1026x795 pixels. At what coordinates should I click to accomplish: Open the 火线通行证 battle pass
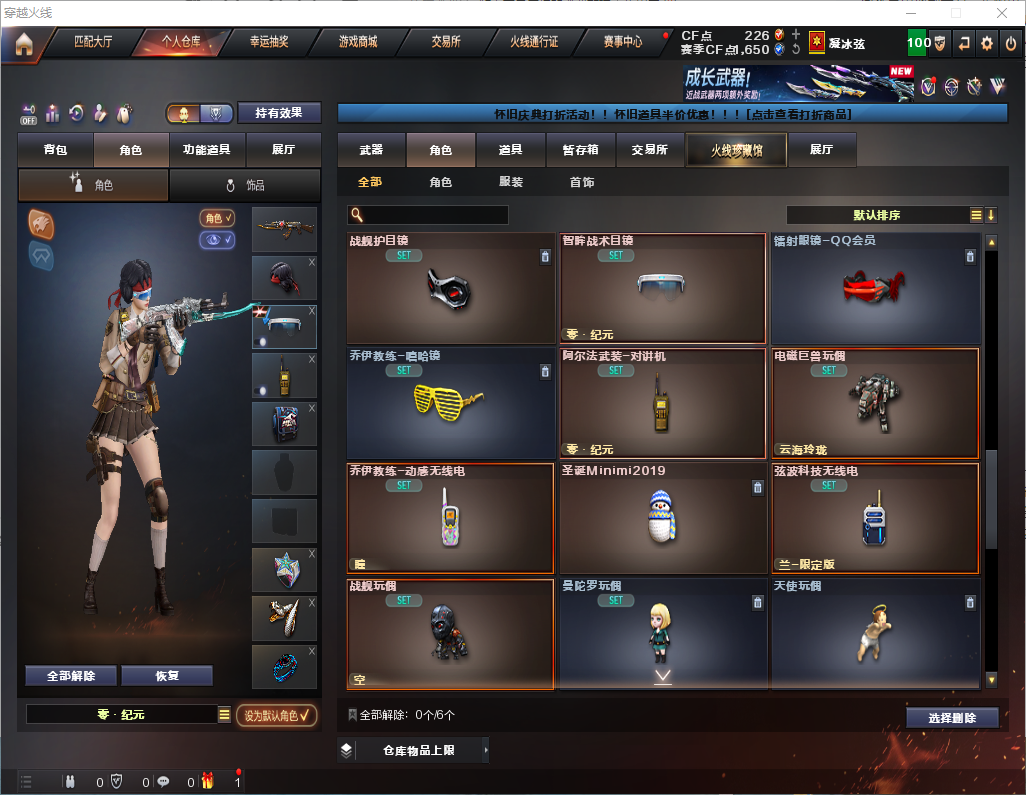(x=534, y=42)
